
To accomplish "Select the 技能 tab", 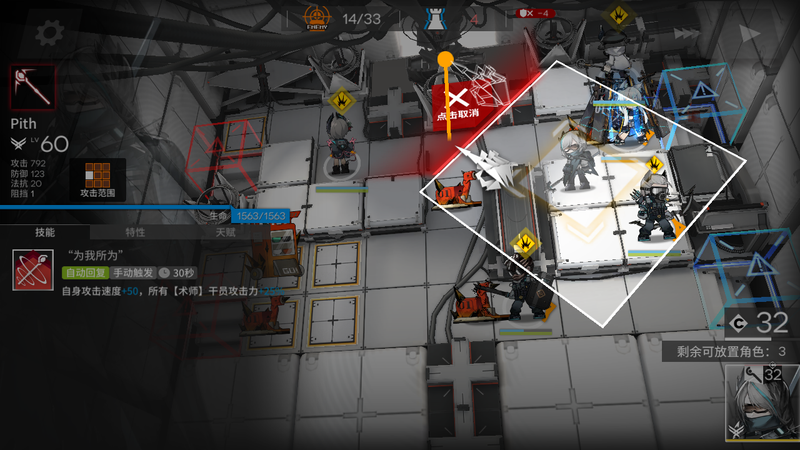I will [45, 232].
